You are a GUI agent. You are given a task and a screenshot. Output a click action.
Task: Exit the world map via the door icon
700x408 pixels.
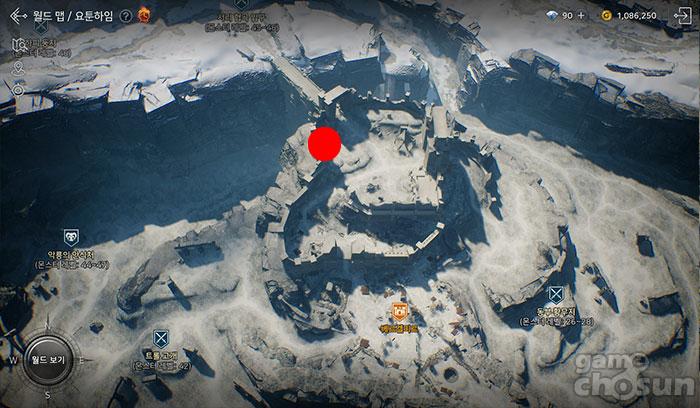(x=684, y=15)
